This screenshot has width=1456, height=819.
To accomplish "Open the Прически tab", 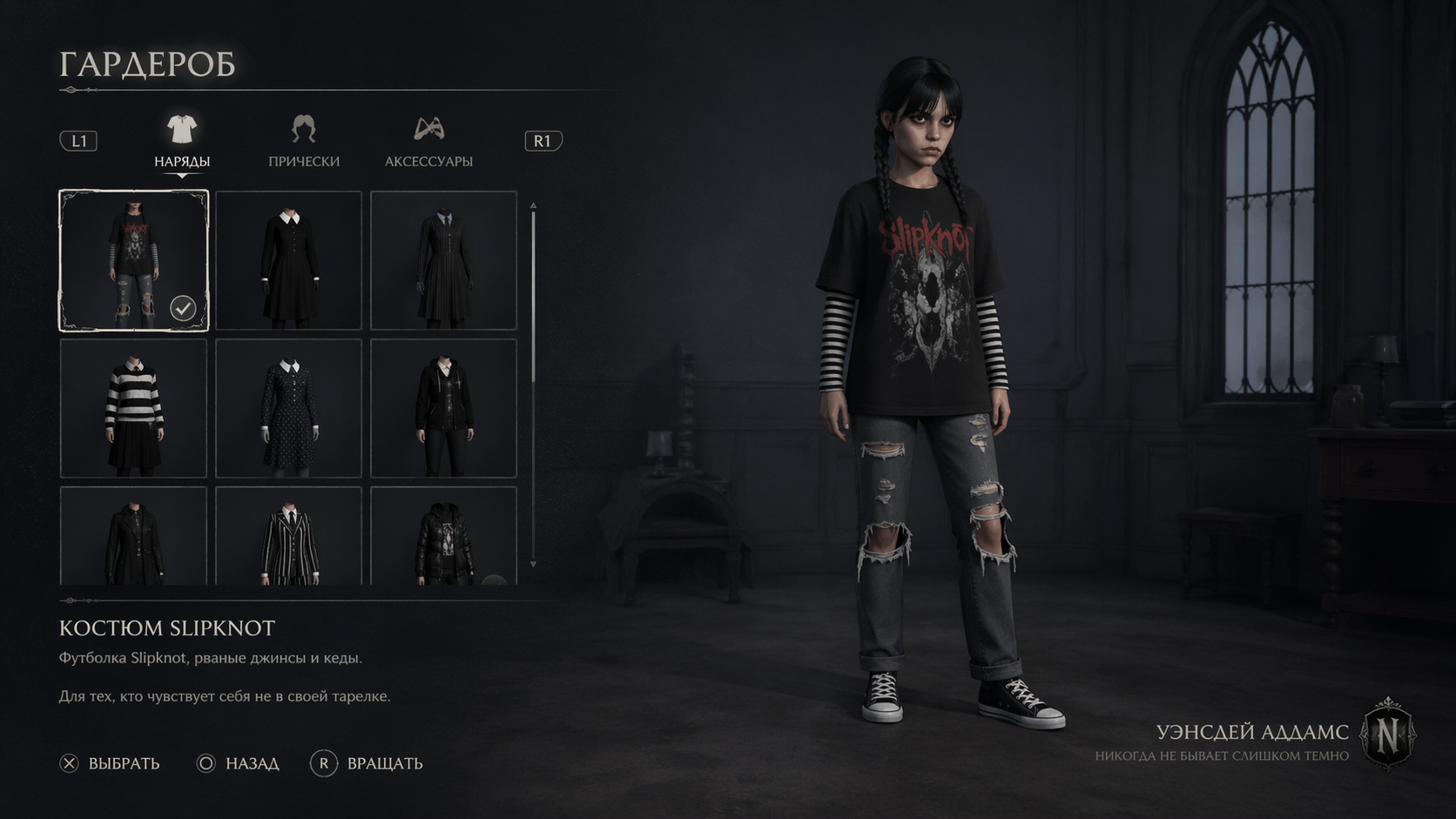I will (x=304, y=142).
